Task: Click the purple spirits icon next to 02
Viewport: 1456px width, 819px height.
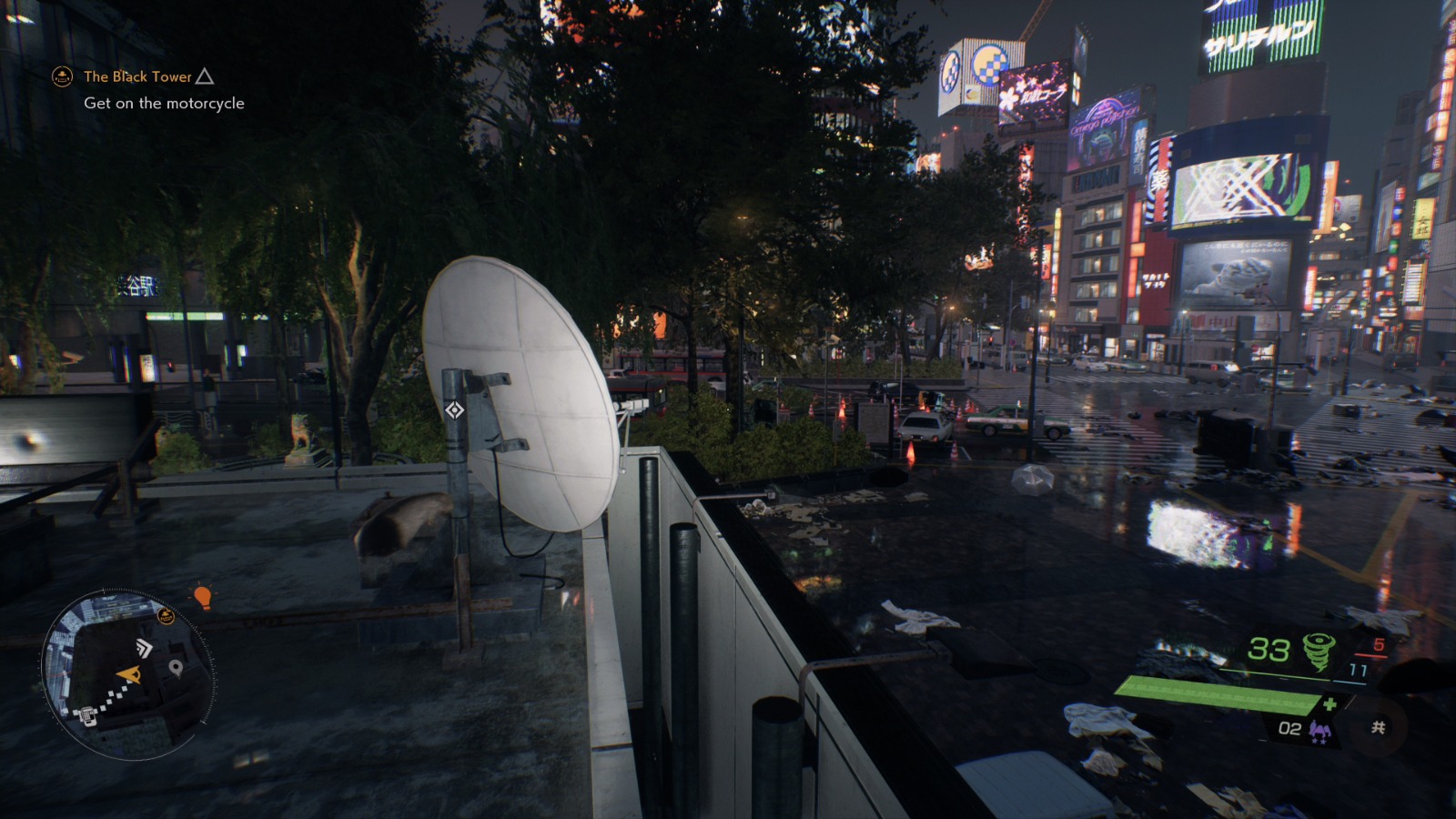Action: [1321, 729]
